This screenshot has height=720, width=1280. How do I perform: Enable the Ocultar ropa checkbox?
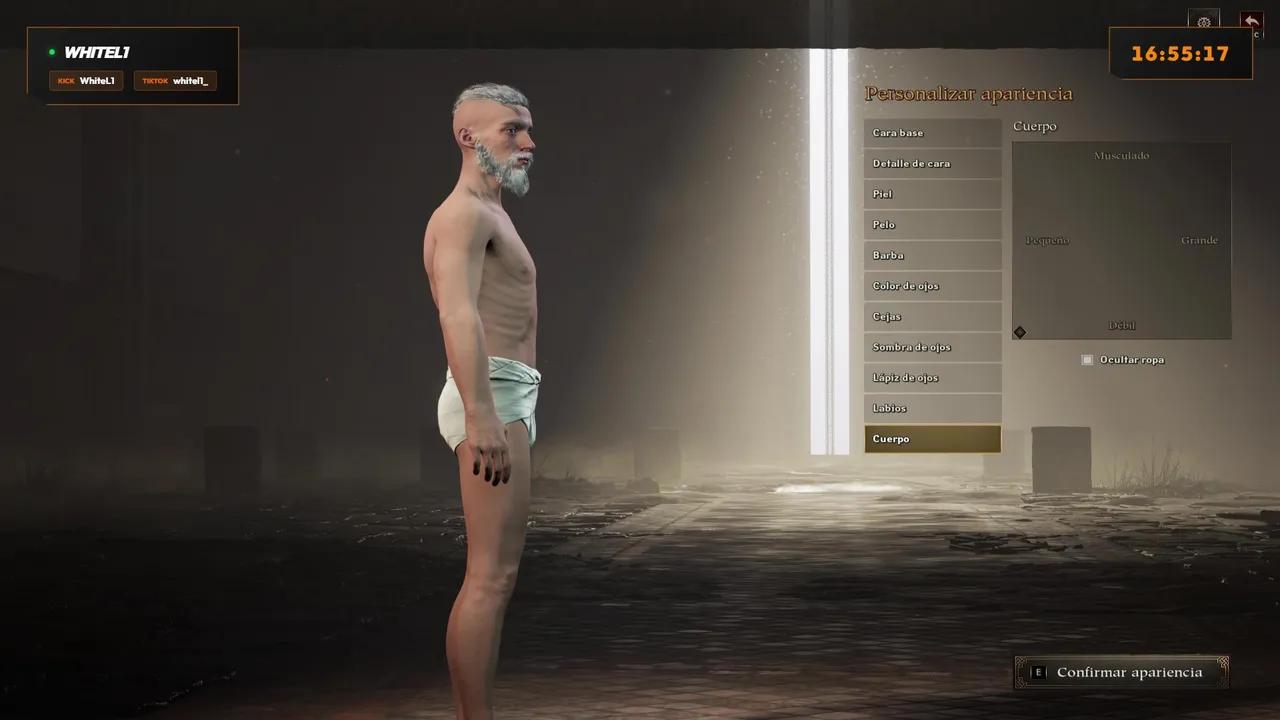(1087, 359)
